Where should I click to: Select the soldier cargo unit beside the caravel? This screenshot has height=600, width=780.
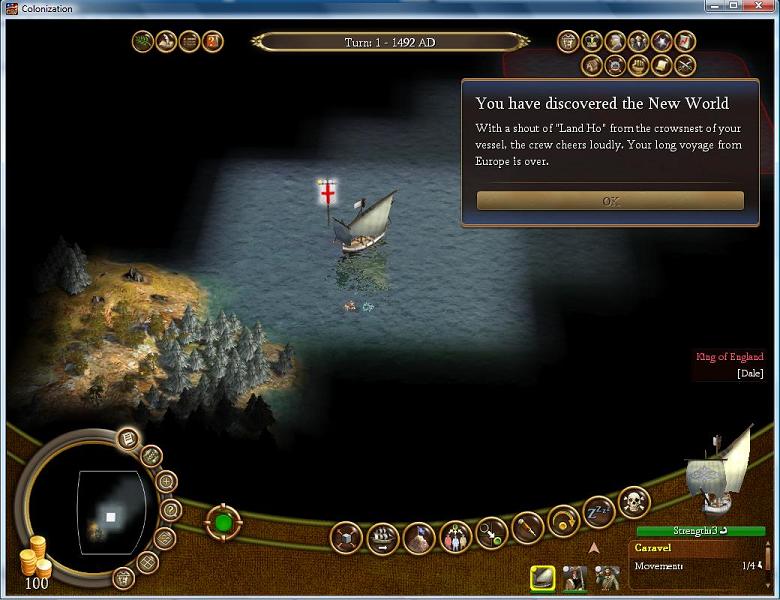click(575, 577)
